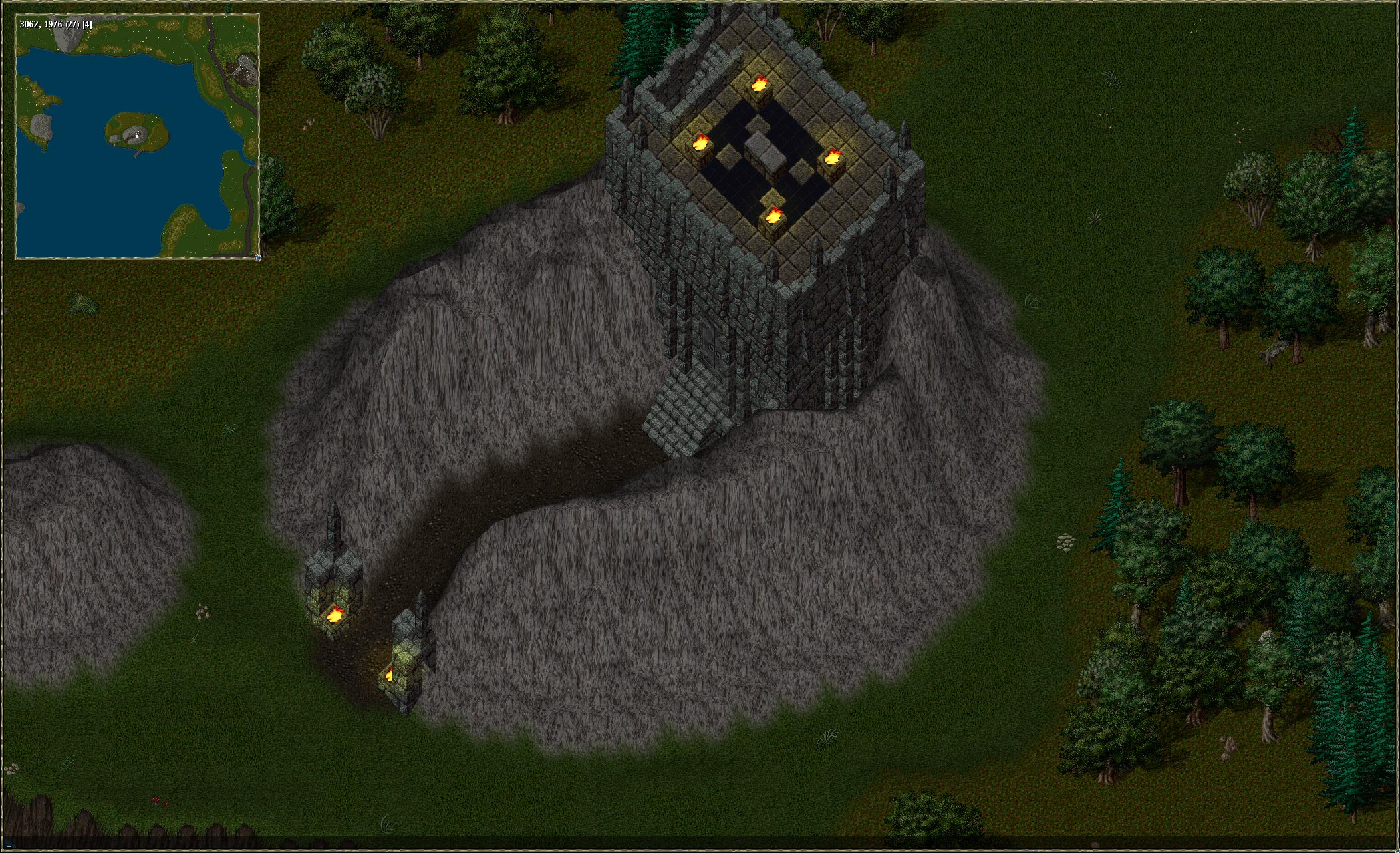The width and height of the screenshot is (1400, 853).
Task: Click the blue gem on the minimap frame
Action: (x=257, y=257)
